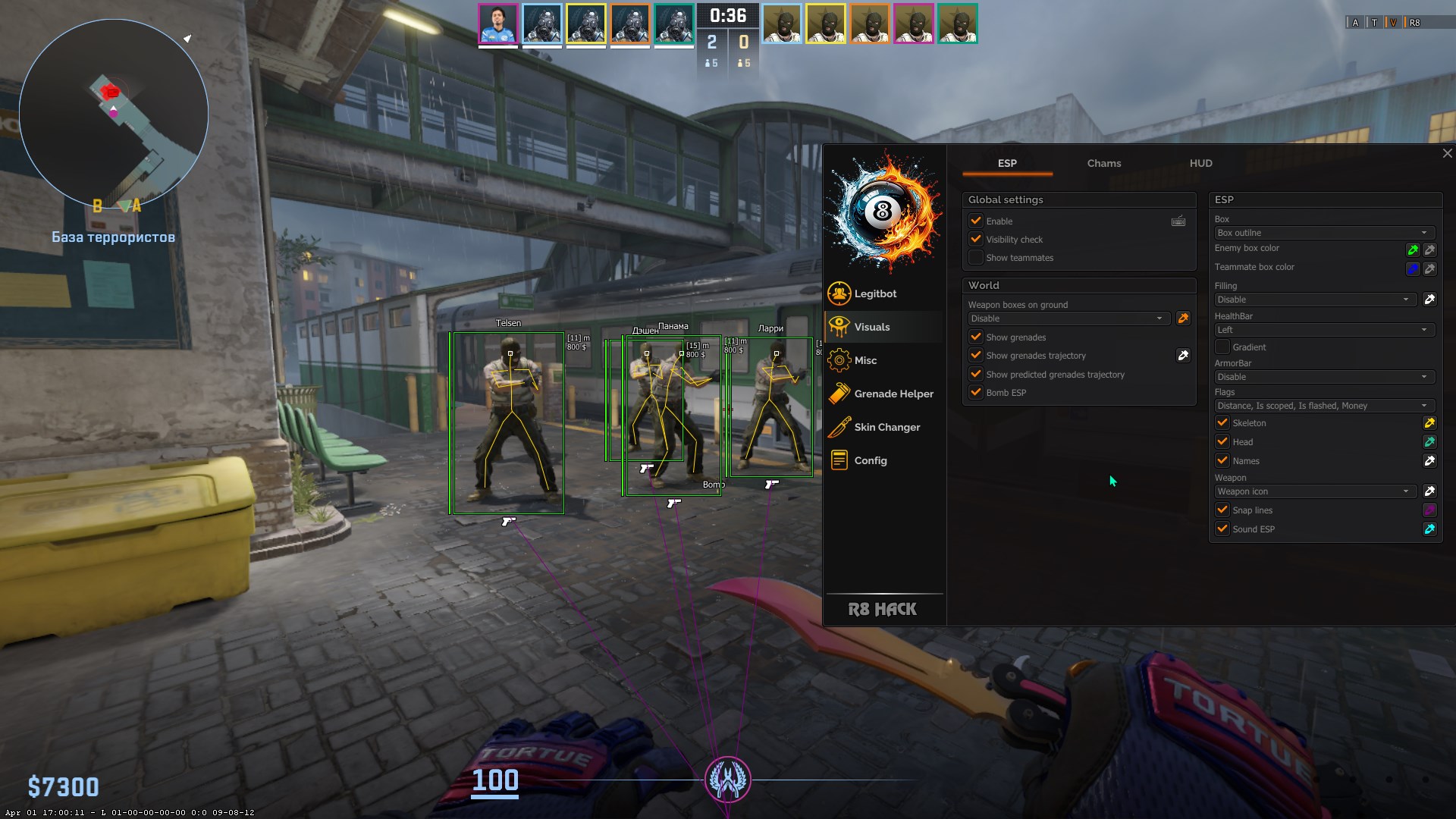Close the R8 Hack menu window
The image size is (1456, 819).
(x=1447, y=153)
